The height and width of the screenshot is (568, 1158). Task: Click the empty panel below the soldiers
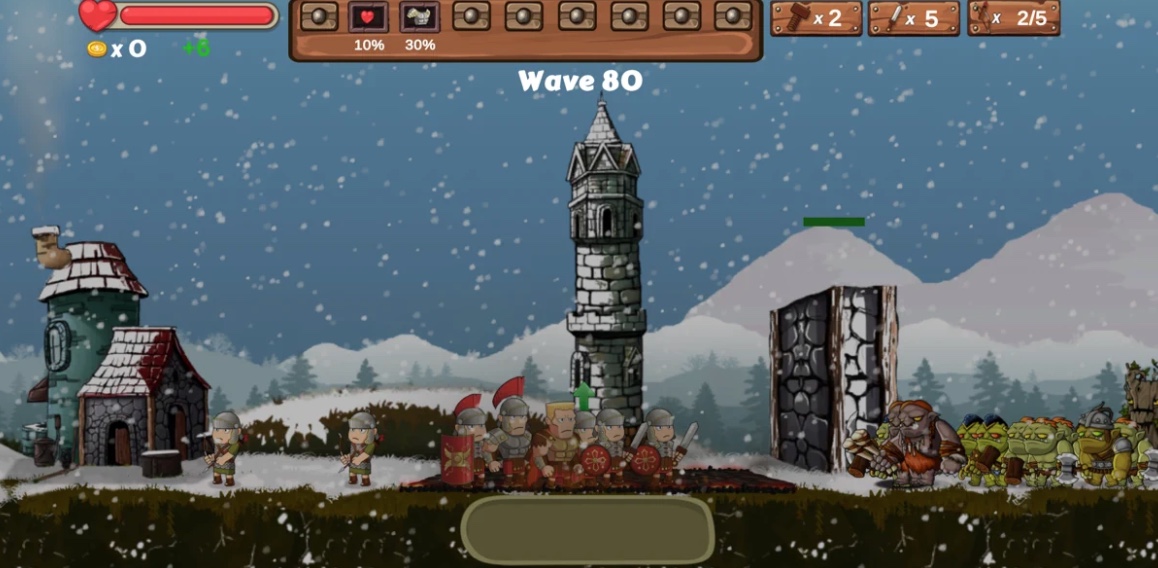click(587, 529)
